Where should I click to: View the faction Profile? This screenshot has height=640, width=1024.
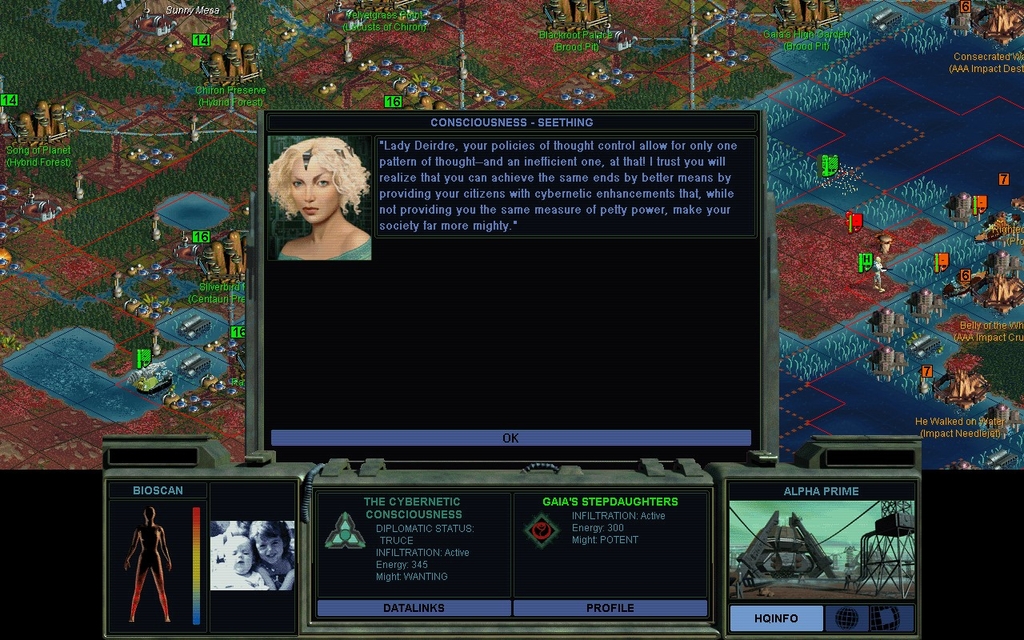pos(610,608)
